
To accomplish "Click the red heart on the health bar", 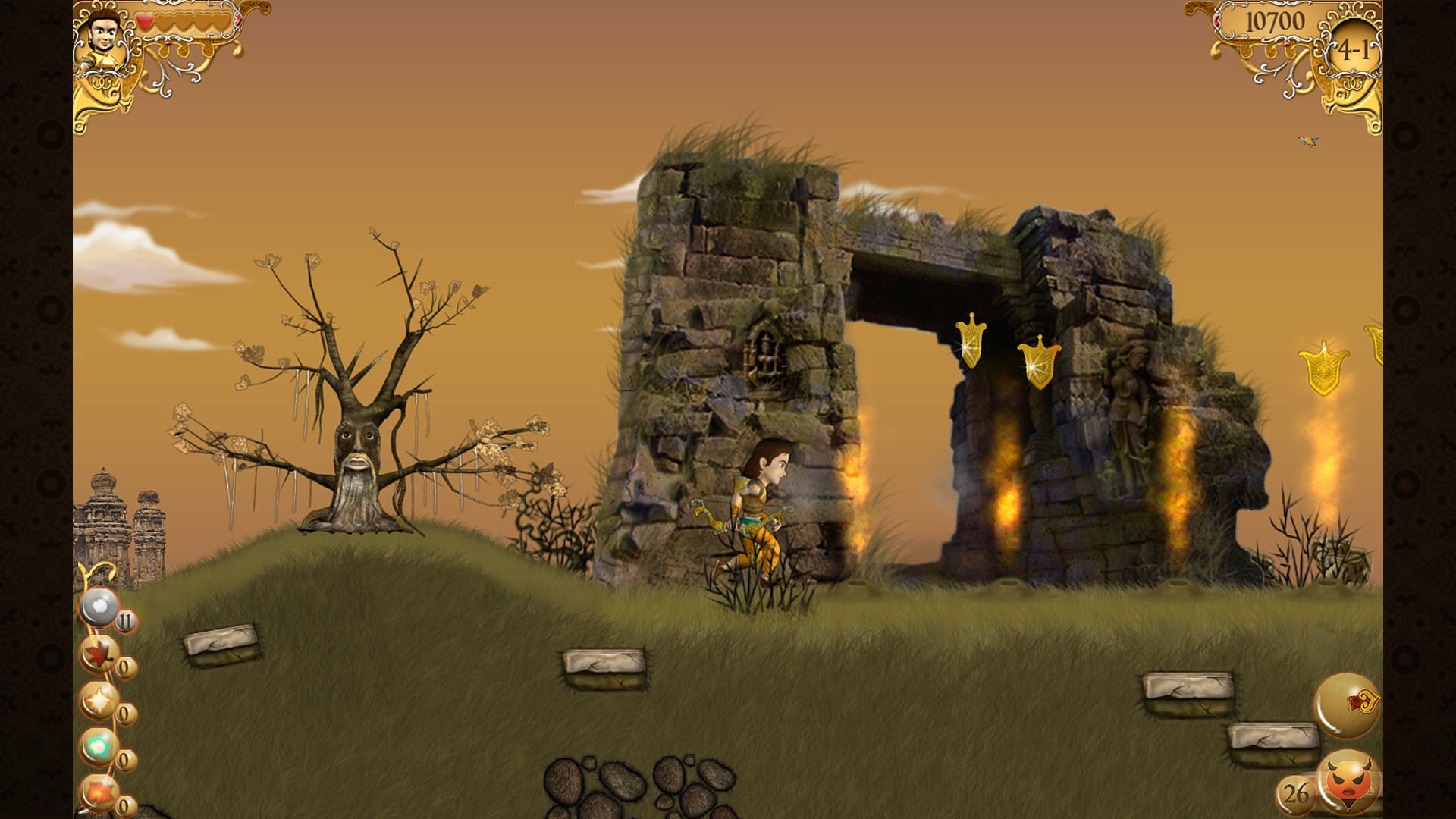I will (x=146, y=20).
